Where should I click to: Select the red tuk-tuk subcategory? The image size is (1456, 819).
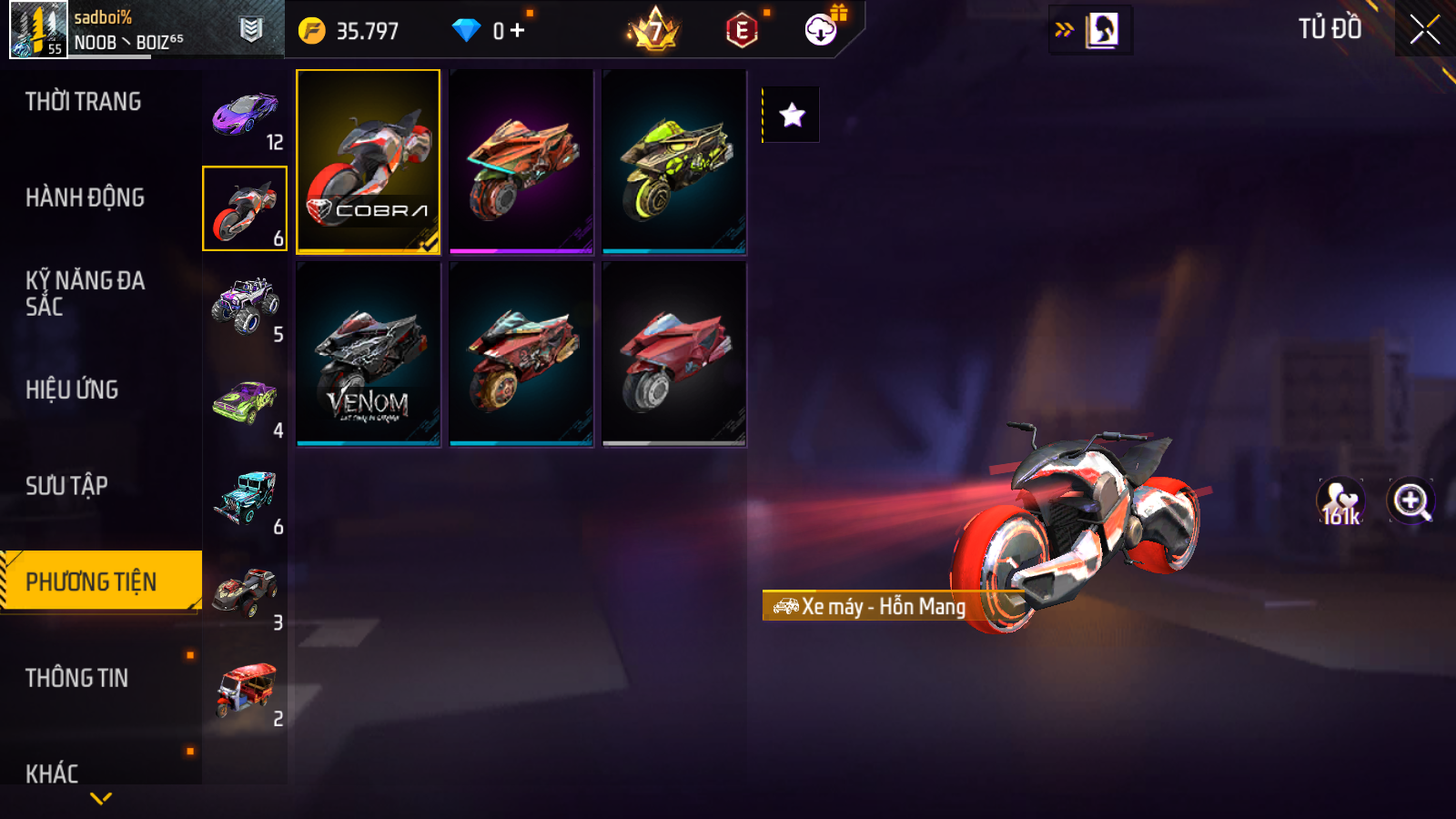pos(245,691)
